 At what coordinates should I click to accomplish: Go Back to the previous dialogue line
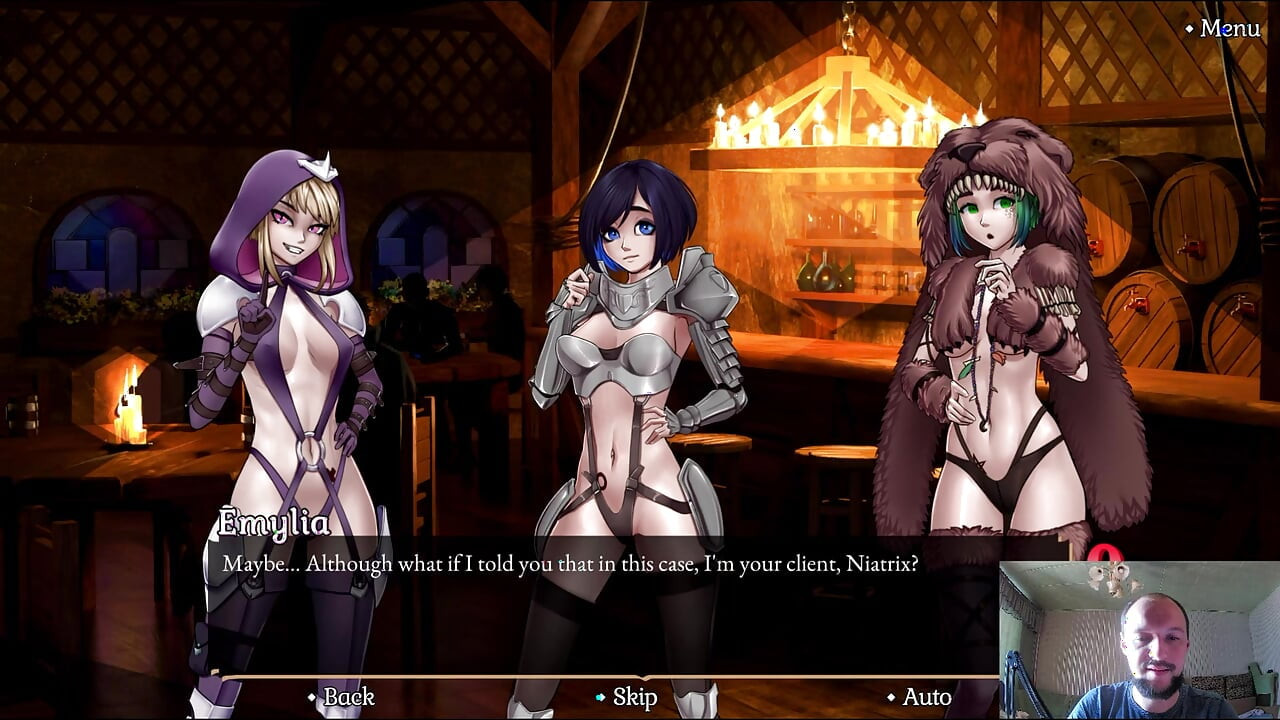(x=348, y=697)
